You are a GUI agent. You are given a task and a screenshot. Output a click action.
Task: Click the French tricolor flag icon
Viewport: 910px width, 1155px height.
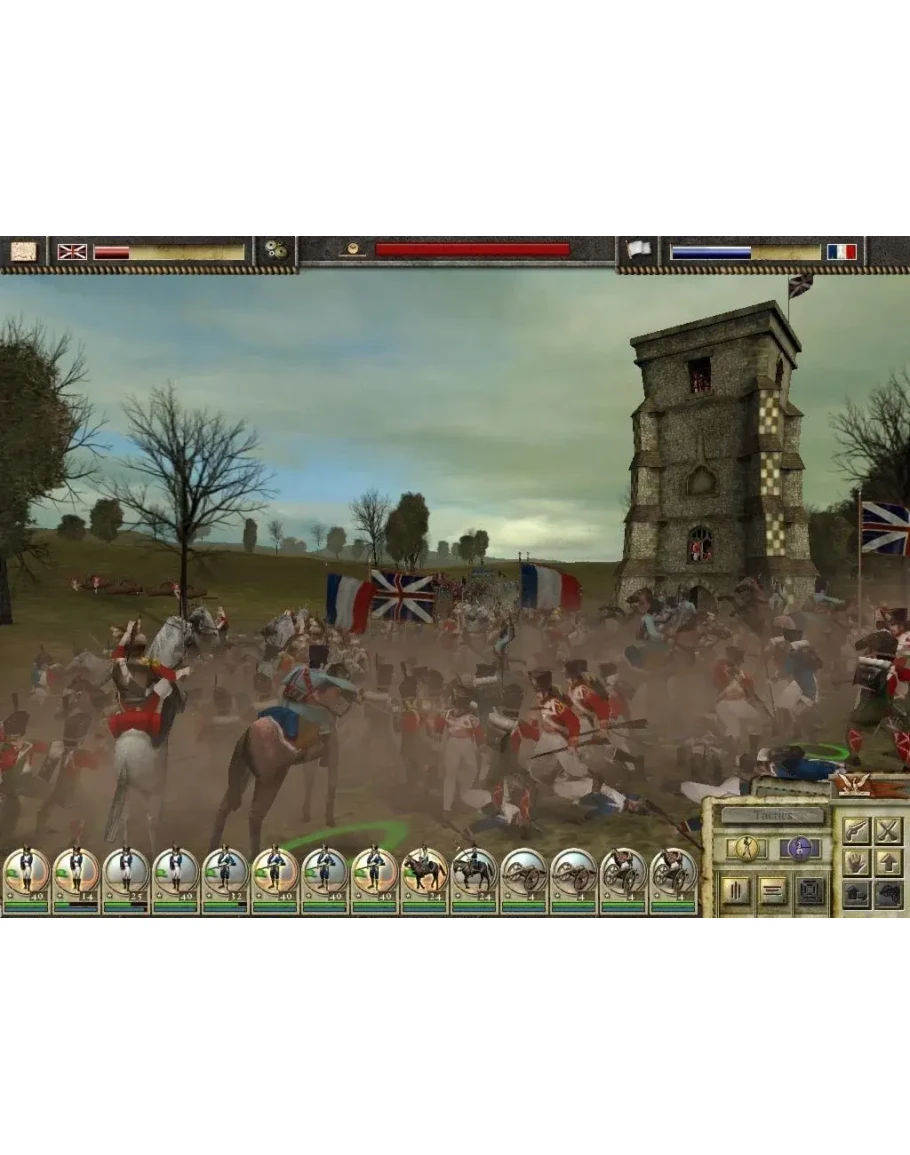pyautogui.click(x=841, y=252)
